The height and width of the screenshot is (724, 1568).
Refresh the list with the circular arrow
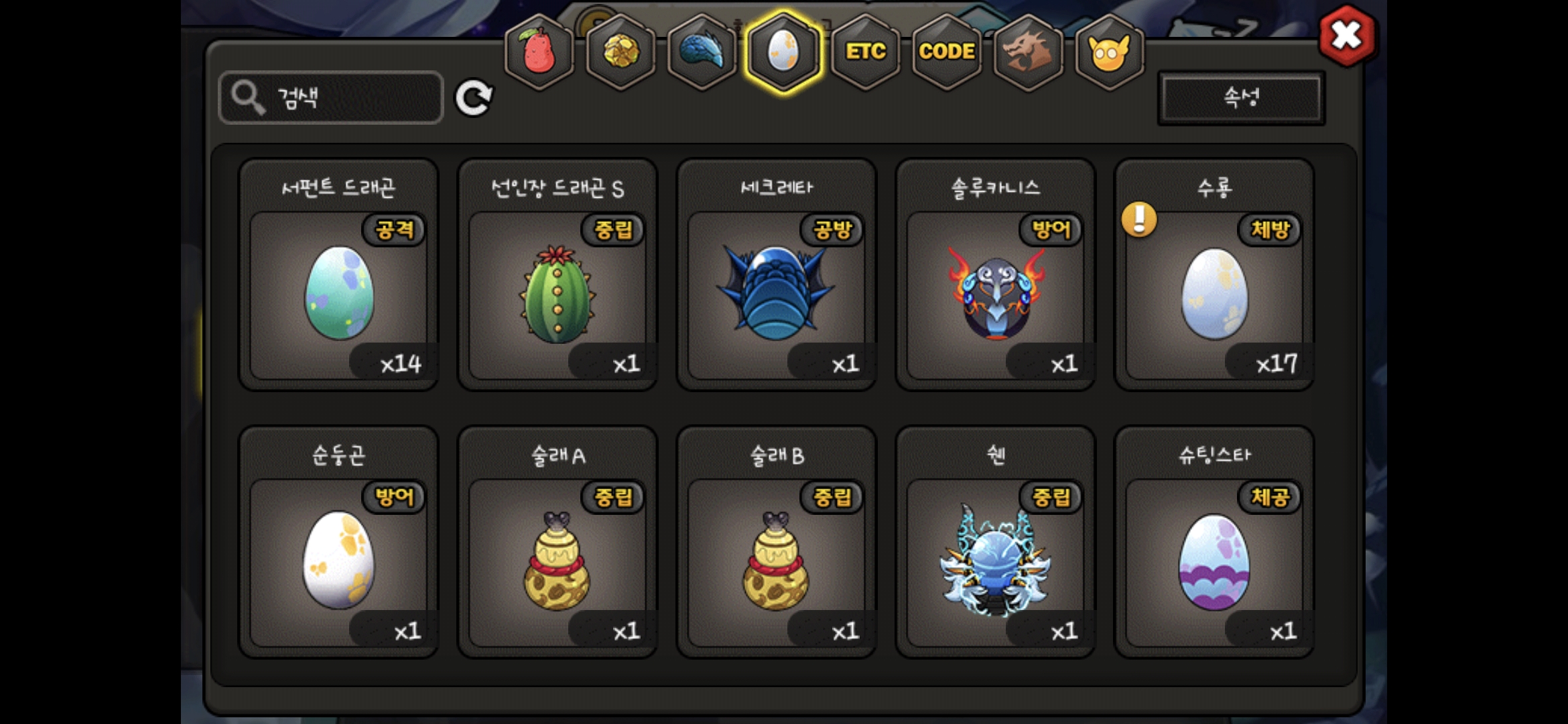tap(474, 99)
